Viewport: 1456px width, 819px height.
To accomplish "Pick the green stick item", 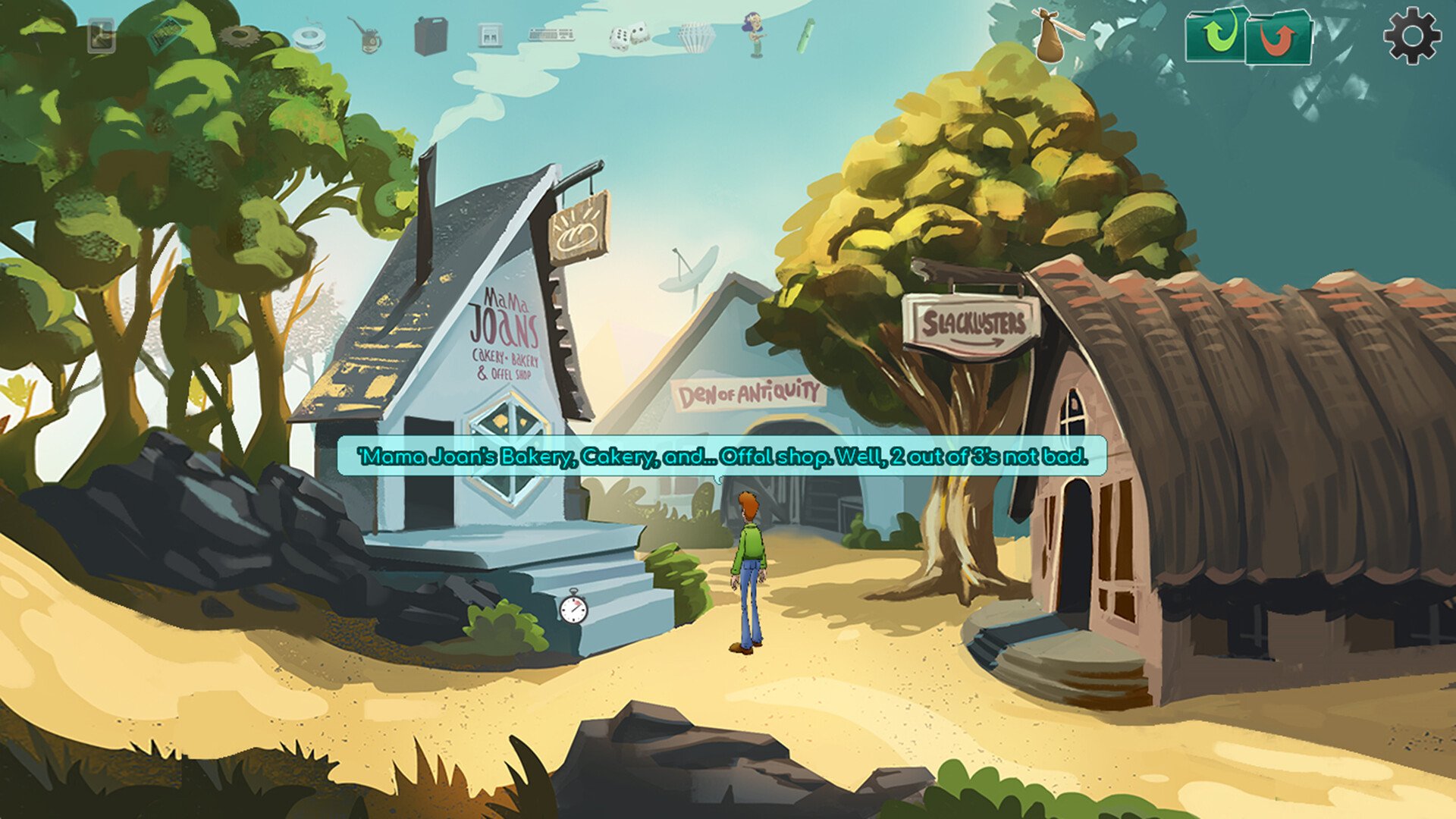I will point(805,36).
